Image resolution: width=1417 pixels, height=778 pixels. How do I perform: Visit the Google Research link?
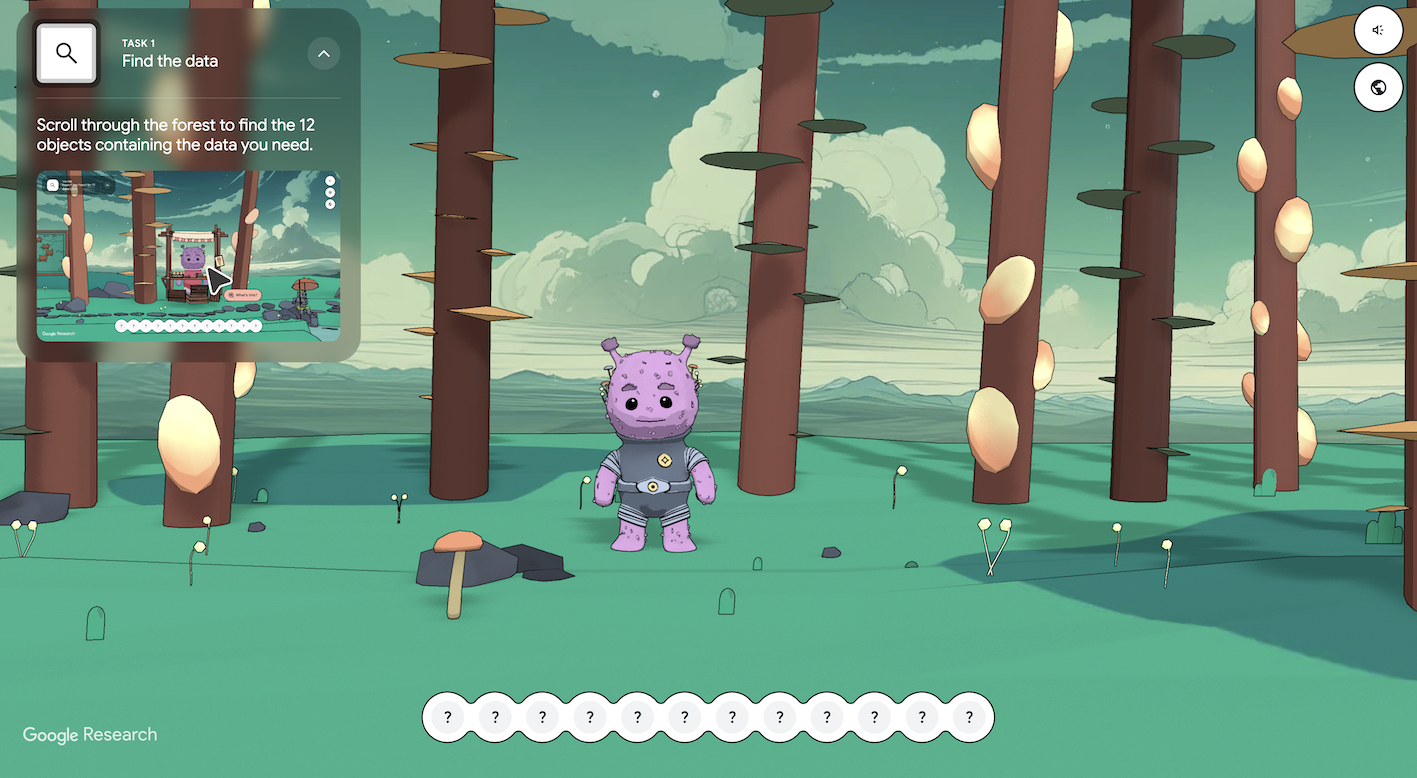click(x=89, y=734)
